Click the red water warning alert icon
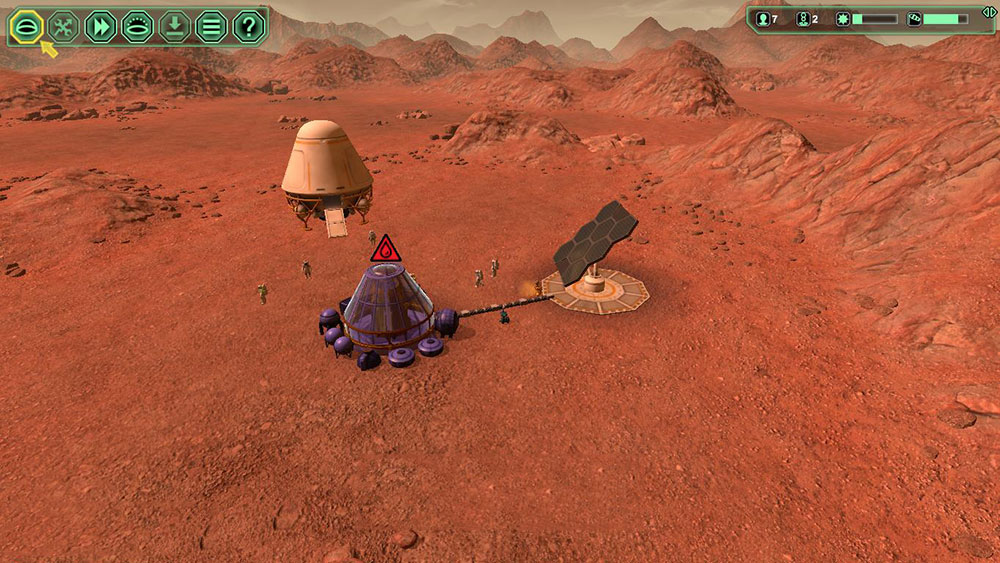1000x563 pixels. (385, 250)
